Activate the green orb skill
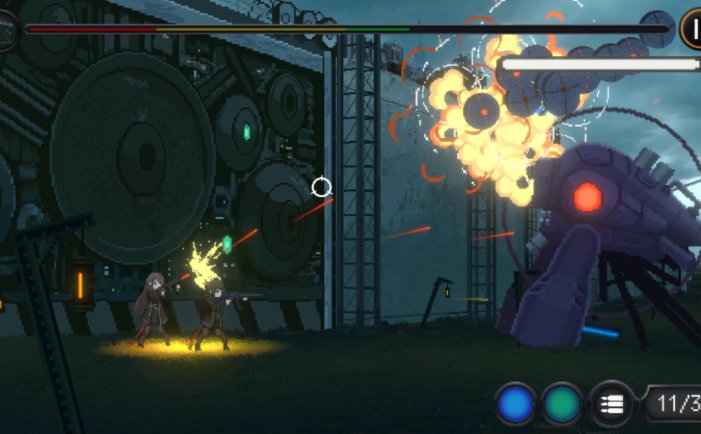701x434 pixels. pos(563,404)
